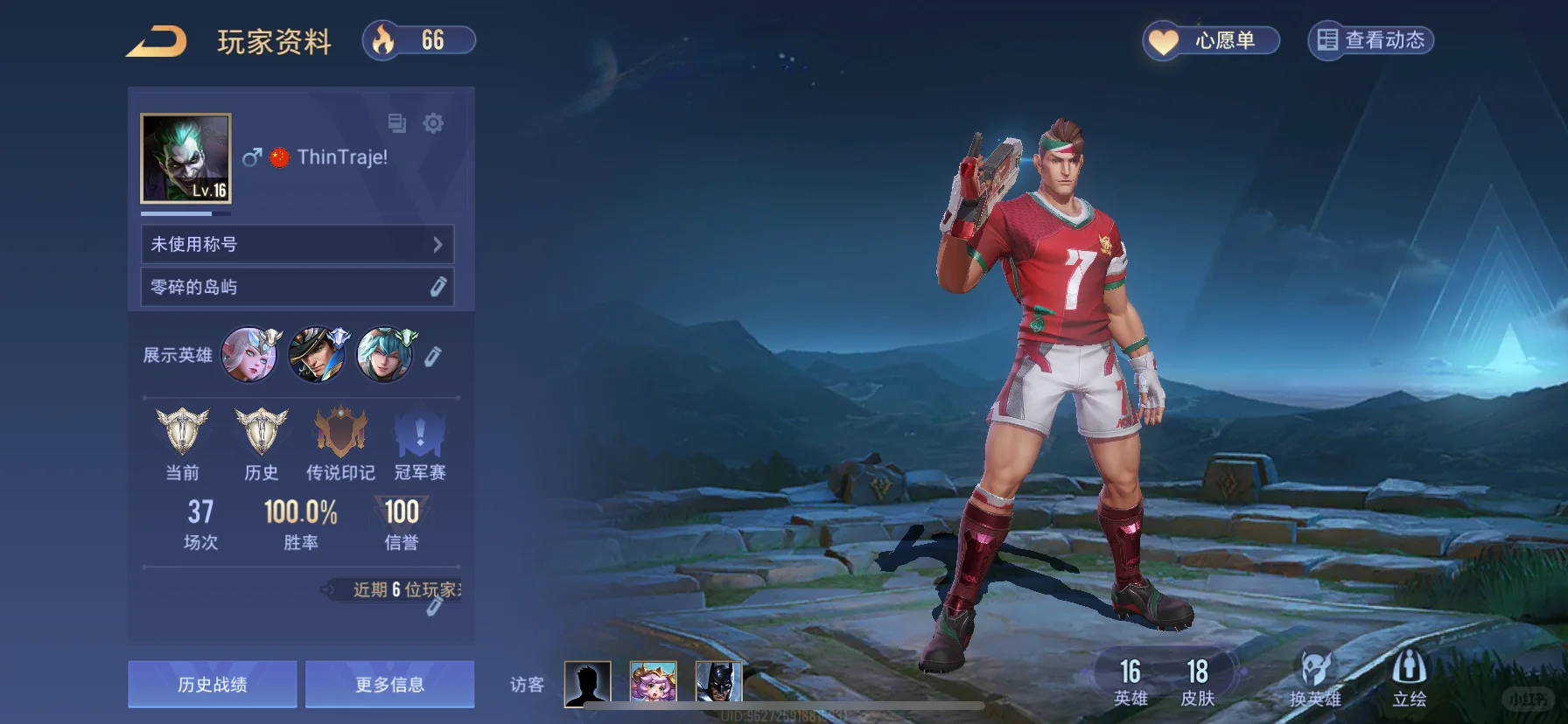Open the settings gear on profile card

(x=433, y=123)
